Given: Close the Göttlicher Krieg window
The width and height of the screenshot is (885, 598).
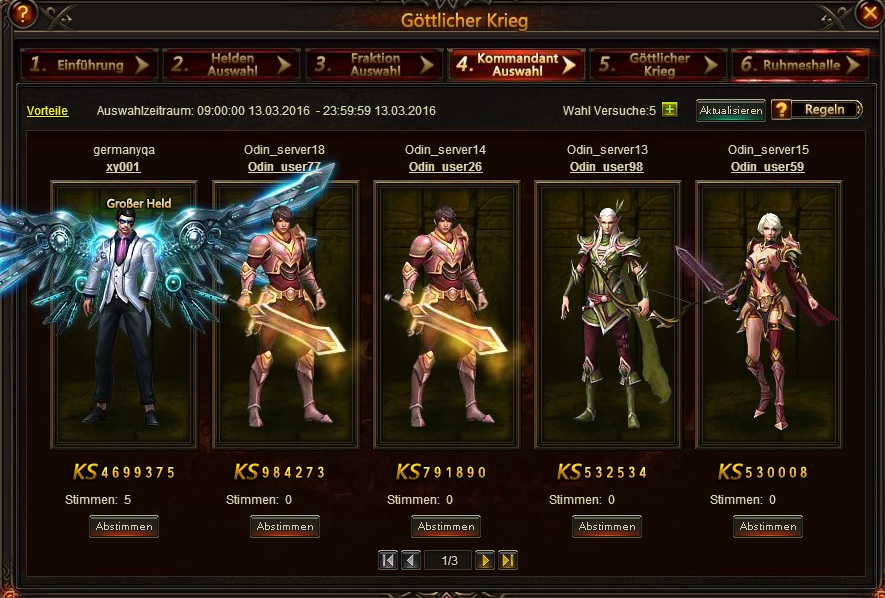Looking at the screenshot, I should click(869, 12).
